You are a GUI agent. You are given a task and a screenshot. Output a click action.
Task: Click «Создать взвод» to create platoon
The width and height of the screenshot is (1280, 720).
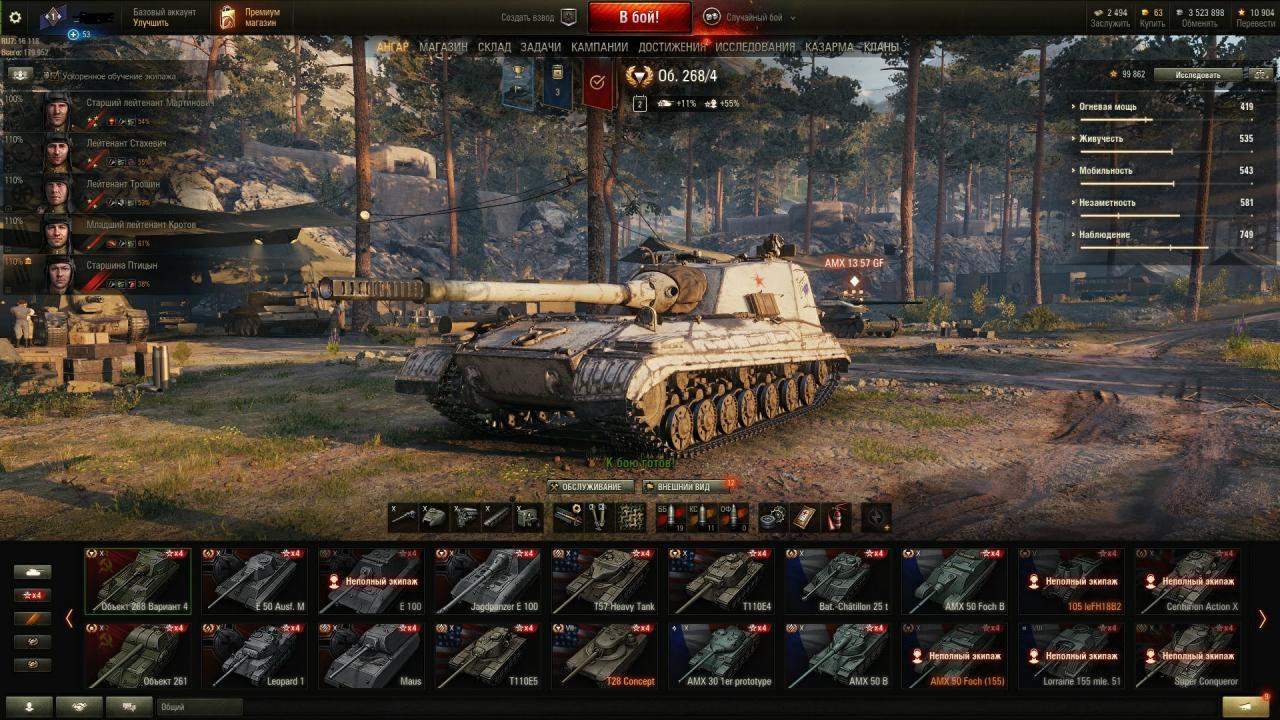(540, 17)
